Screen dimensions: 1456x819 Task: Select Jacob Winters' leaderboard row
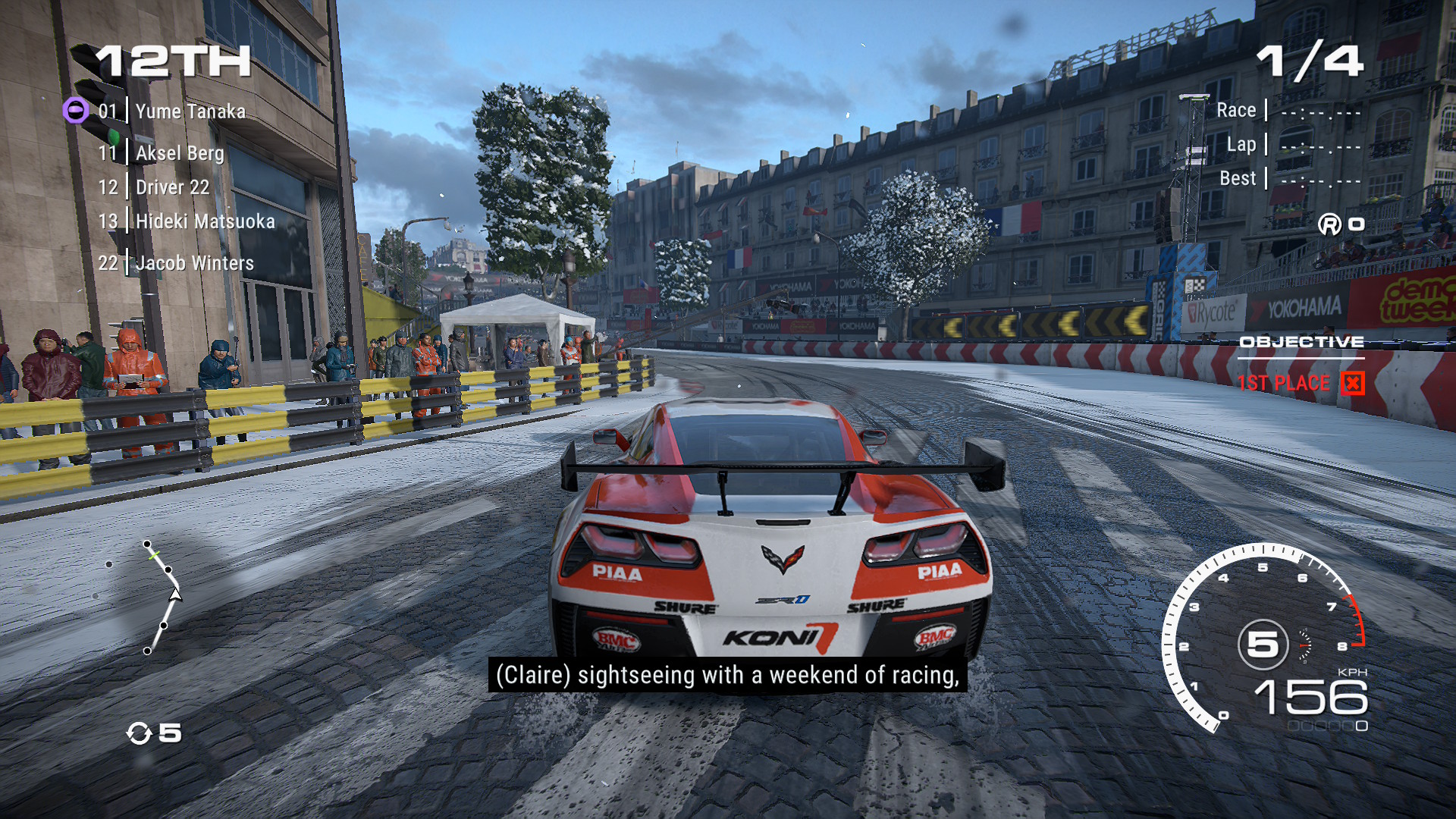point(194,263)
